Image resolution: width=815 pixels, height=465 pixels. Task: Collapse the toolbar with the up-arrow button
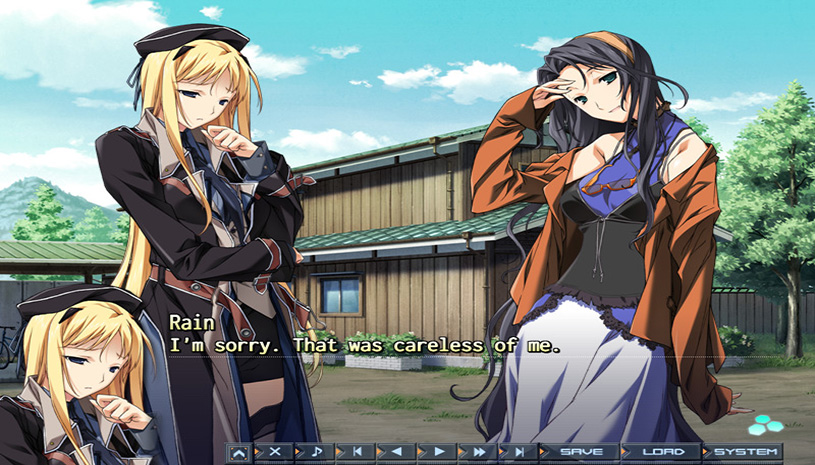click(x=239, y=453)
